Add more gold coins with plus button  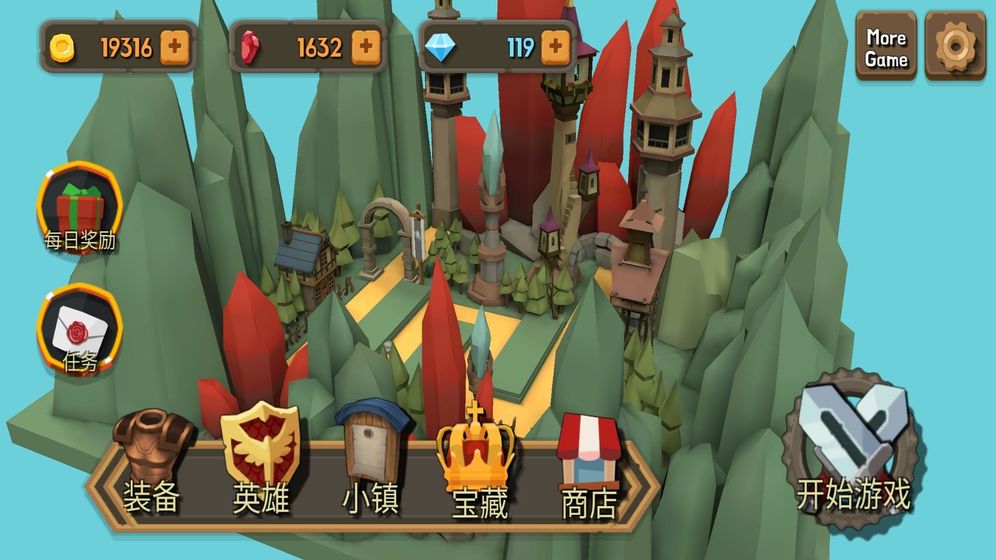point(175,46)
